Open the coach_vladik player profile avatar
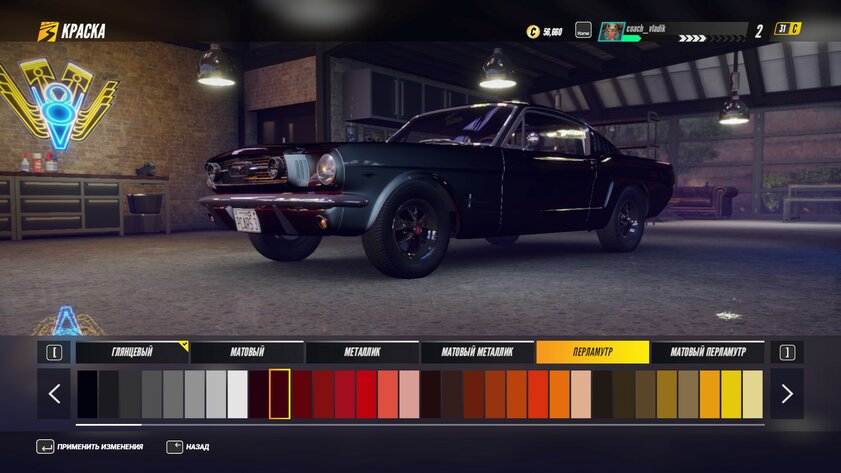 [x=611, y=31]
